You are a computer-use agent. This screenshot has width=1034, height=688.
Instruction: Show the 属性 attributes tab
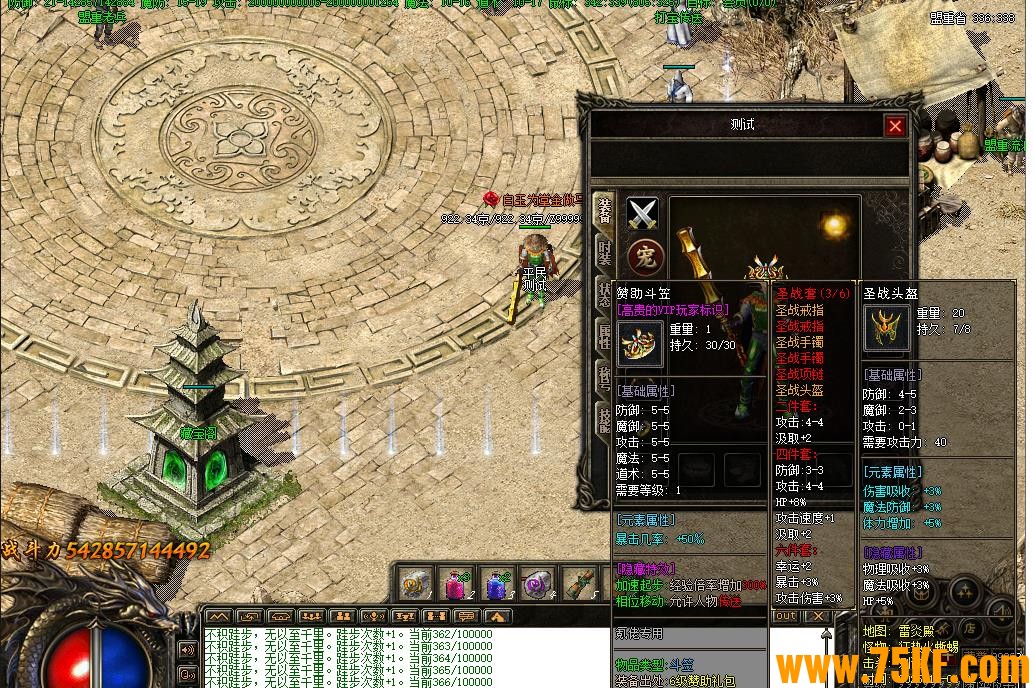pos(604,335)
